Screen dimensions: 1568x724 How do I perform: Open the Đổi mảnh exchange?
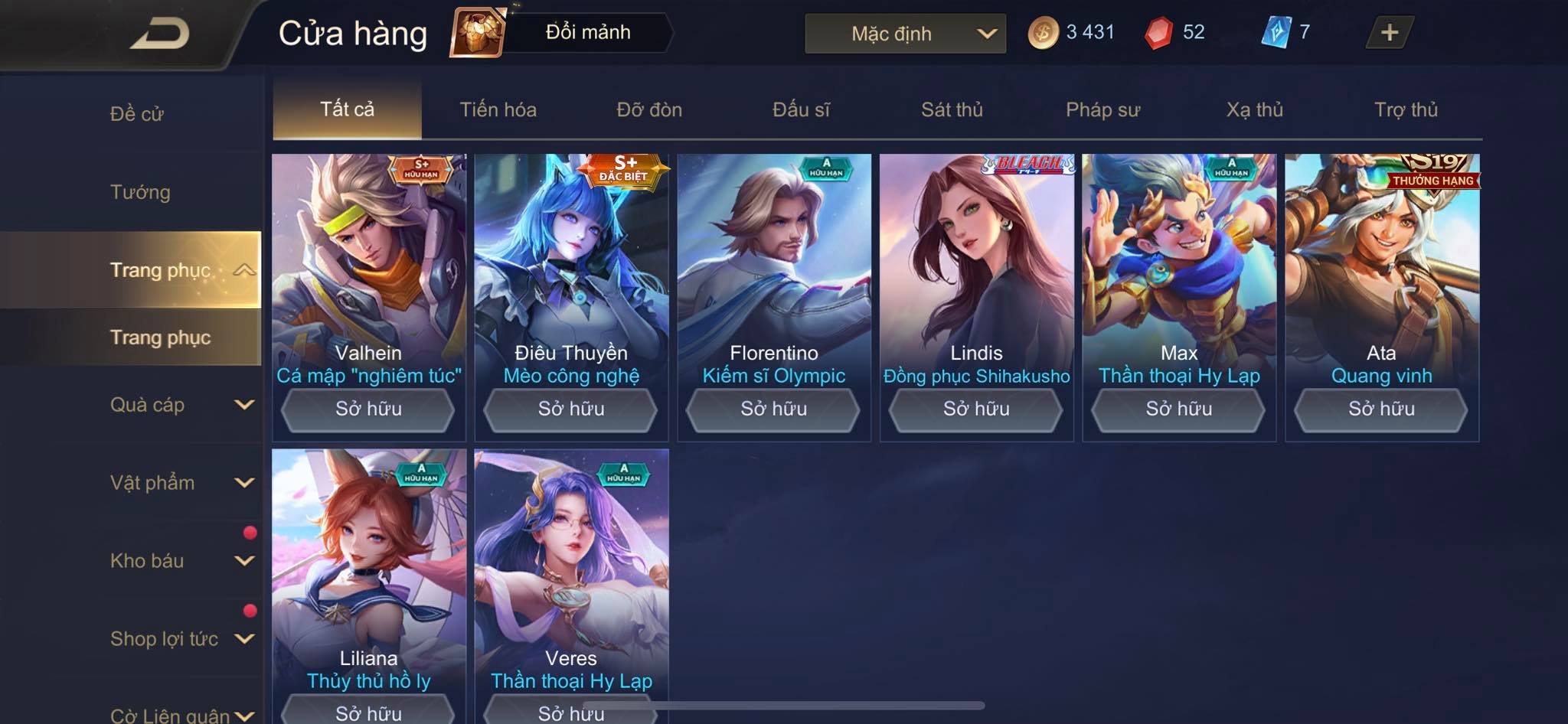click(586, 32)
